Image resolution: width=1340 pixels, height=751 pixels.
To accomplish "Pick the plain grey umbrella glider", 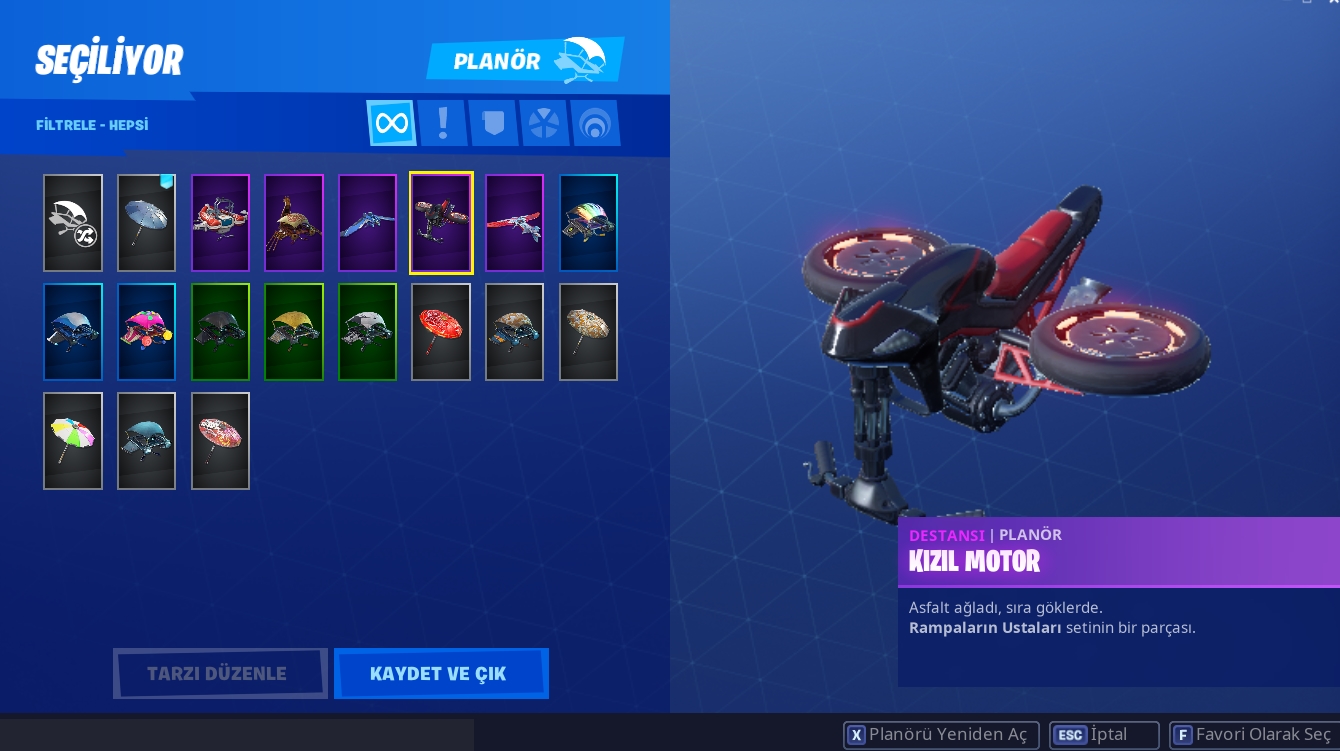I will 146,223.
